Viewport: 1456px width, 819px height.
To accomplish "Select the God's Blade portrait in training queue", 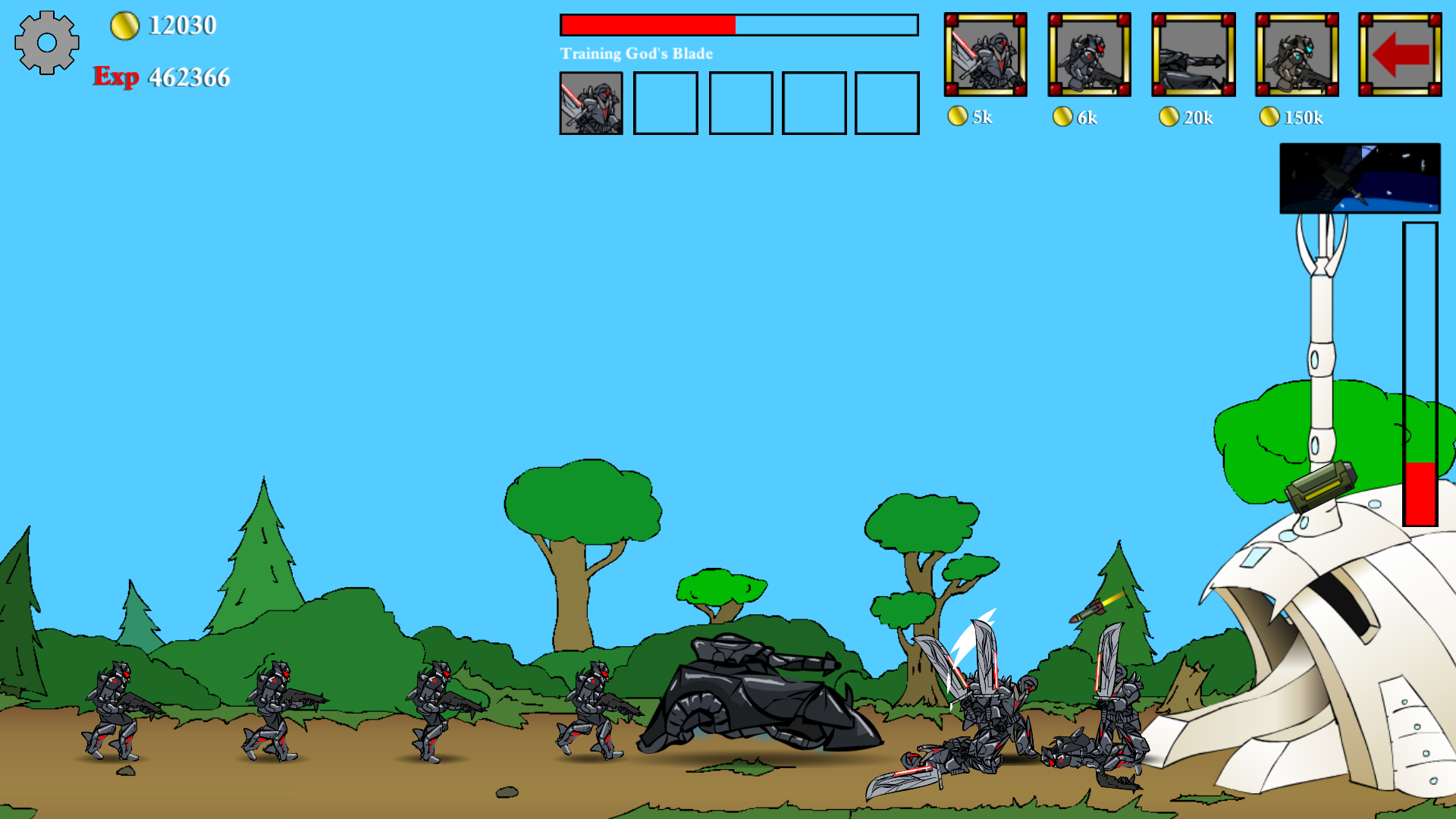I will coord(592,104).
